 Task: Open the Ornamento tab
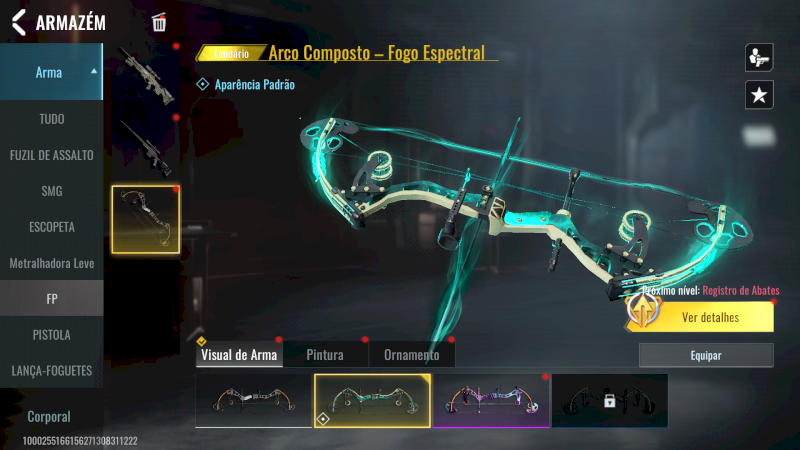(x=411, y=355)
